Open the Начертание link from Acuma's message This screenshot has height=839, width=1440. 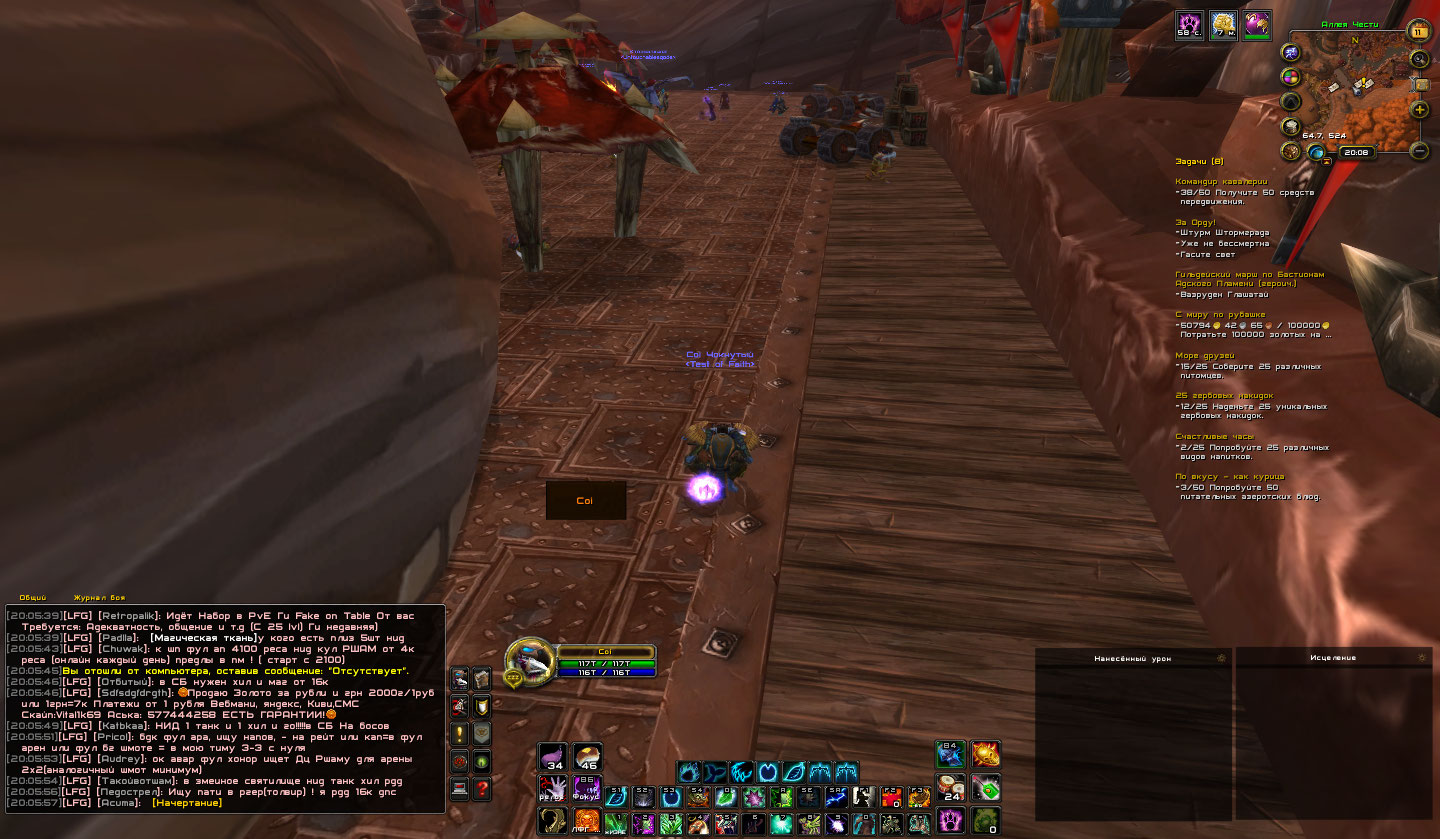[187, 802]
